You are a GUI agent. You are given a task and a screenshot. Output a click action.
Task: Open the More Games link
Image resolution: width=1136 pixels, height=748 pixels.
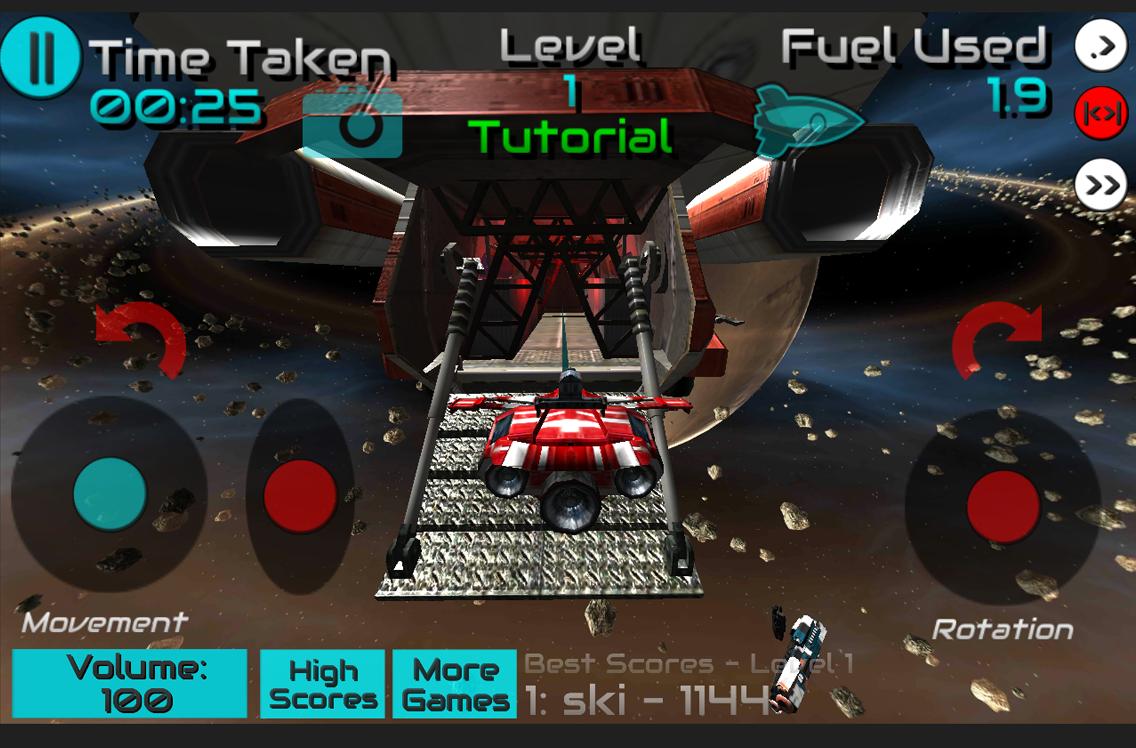[455, 684]
